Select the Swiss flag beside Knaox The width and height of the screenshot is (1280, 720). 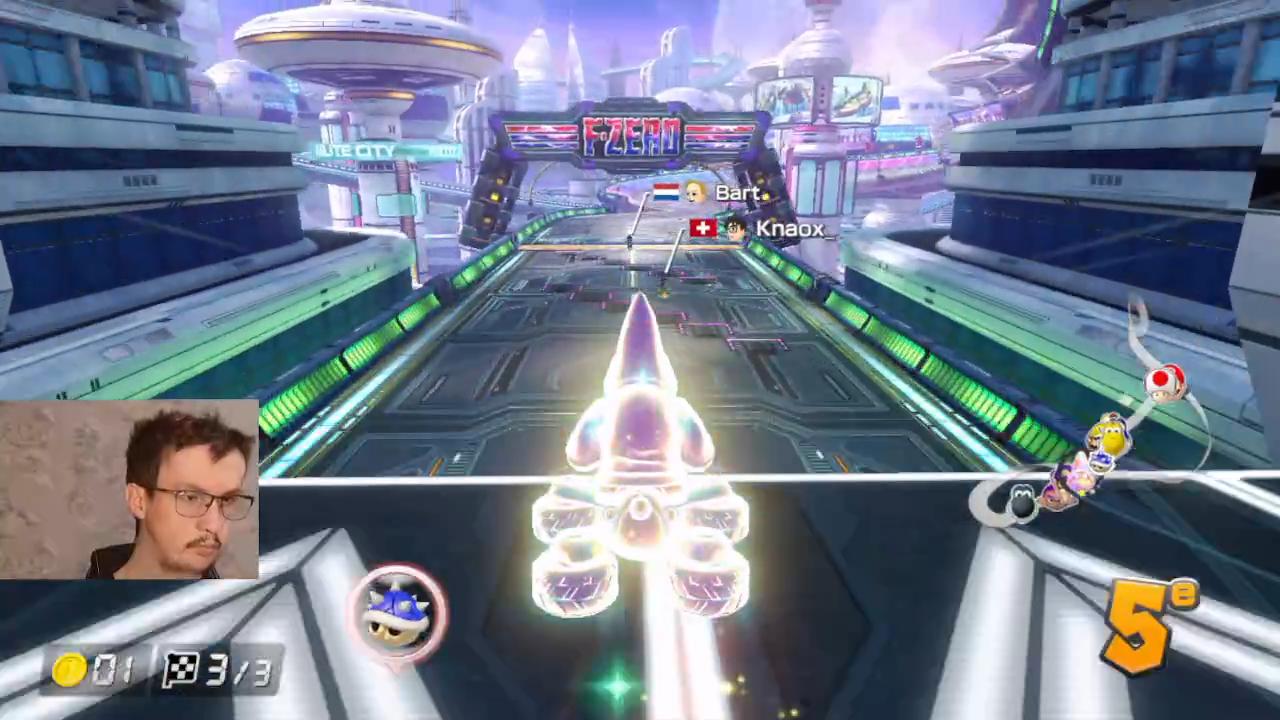(x=702, y=229)
